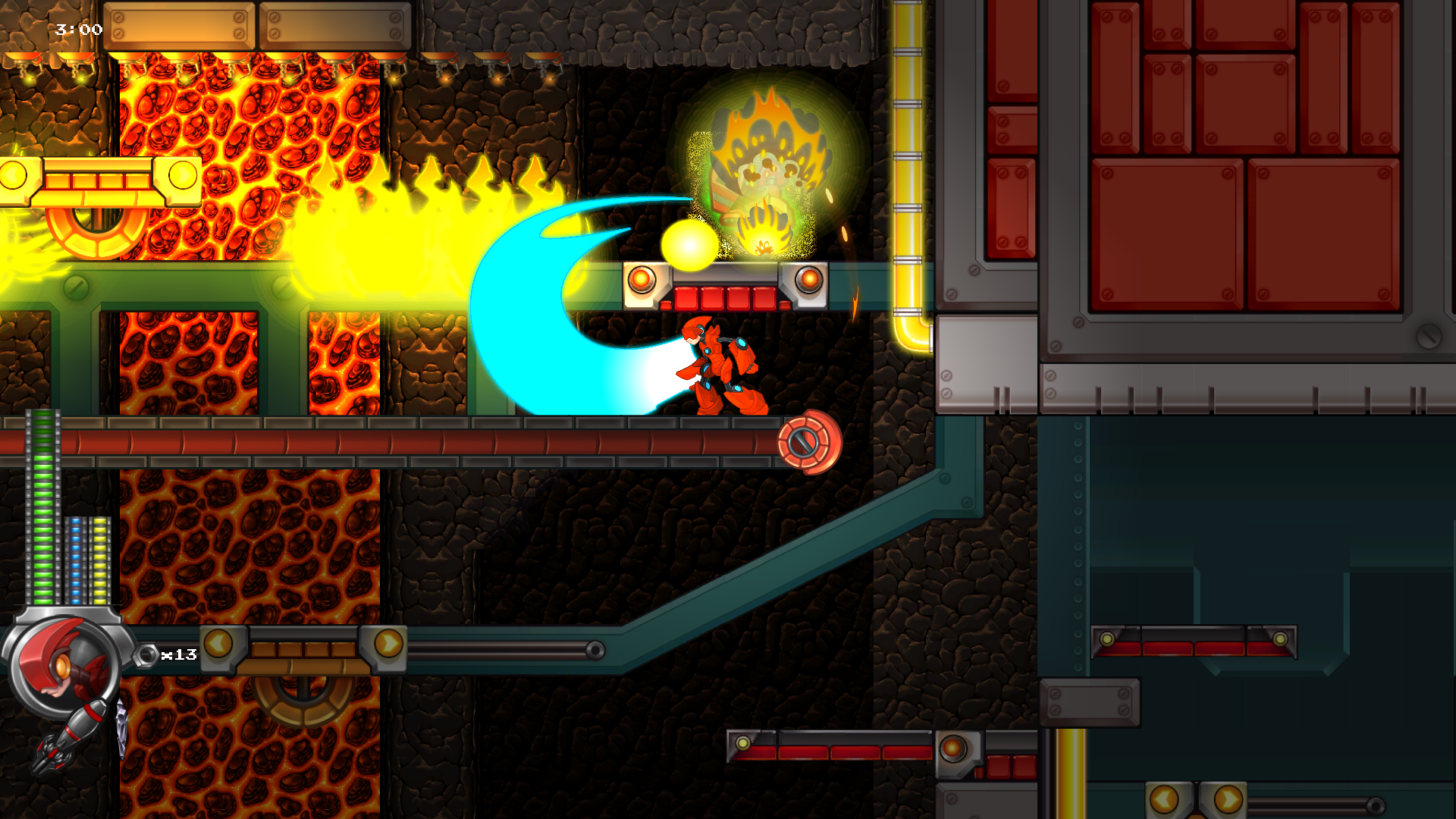
Task: Select the x13 screw count label
Action: pyautogui.click(x=178, y=655)
